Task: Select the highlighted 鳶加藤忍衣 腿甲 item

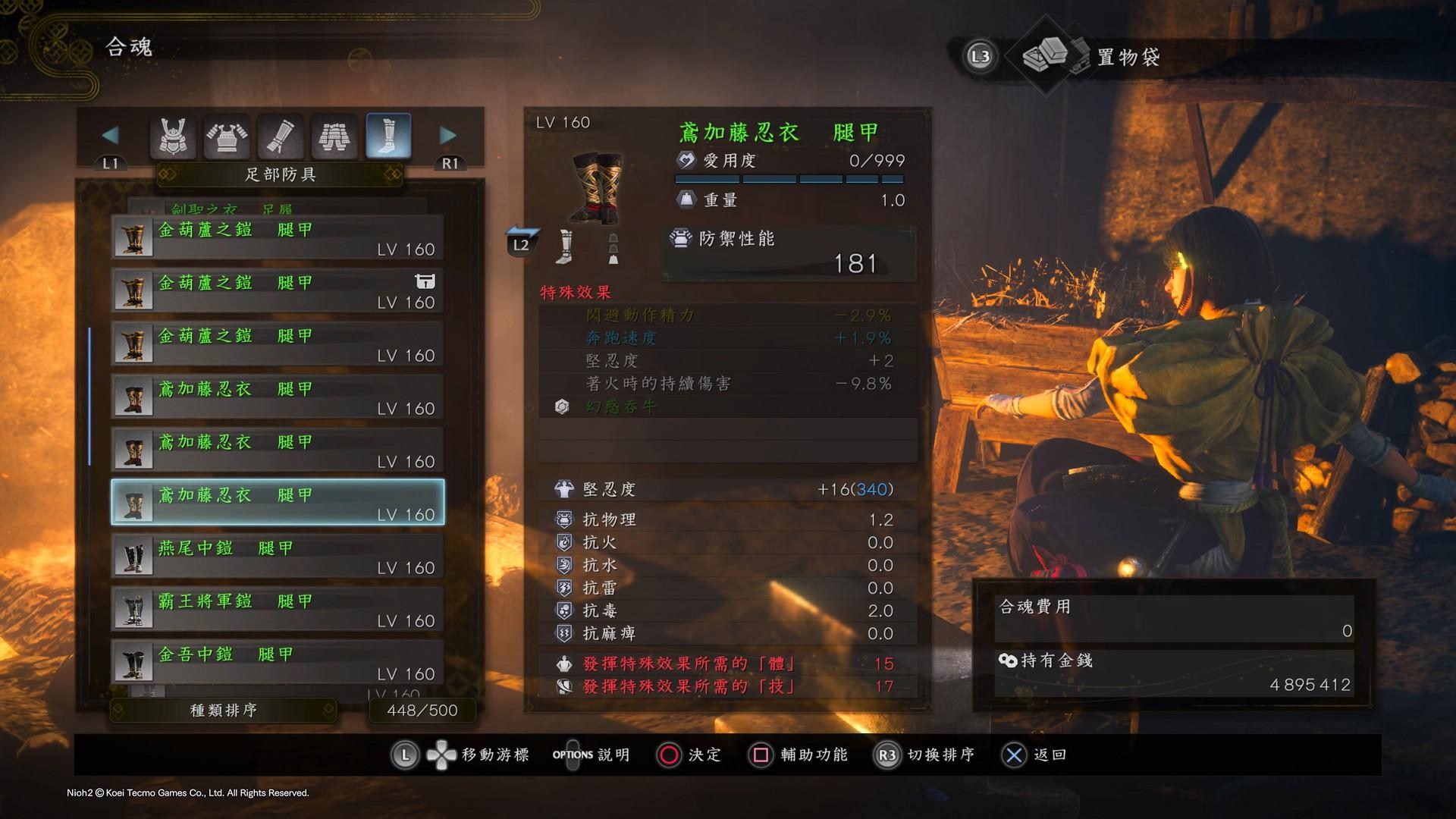Action: (277, 500)
